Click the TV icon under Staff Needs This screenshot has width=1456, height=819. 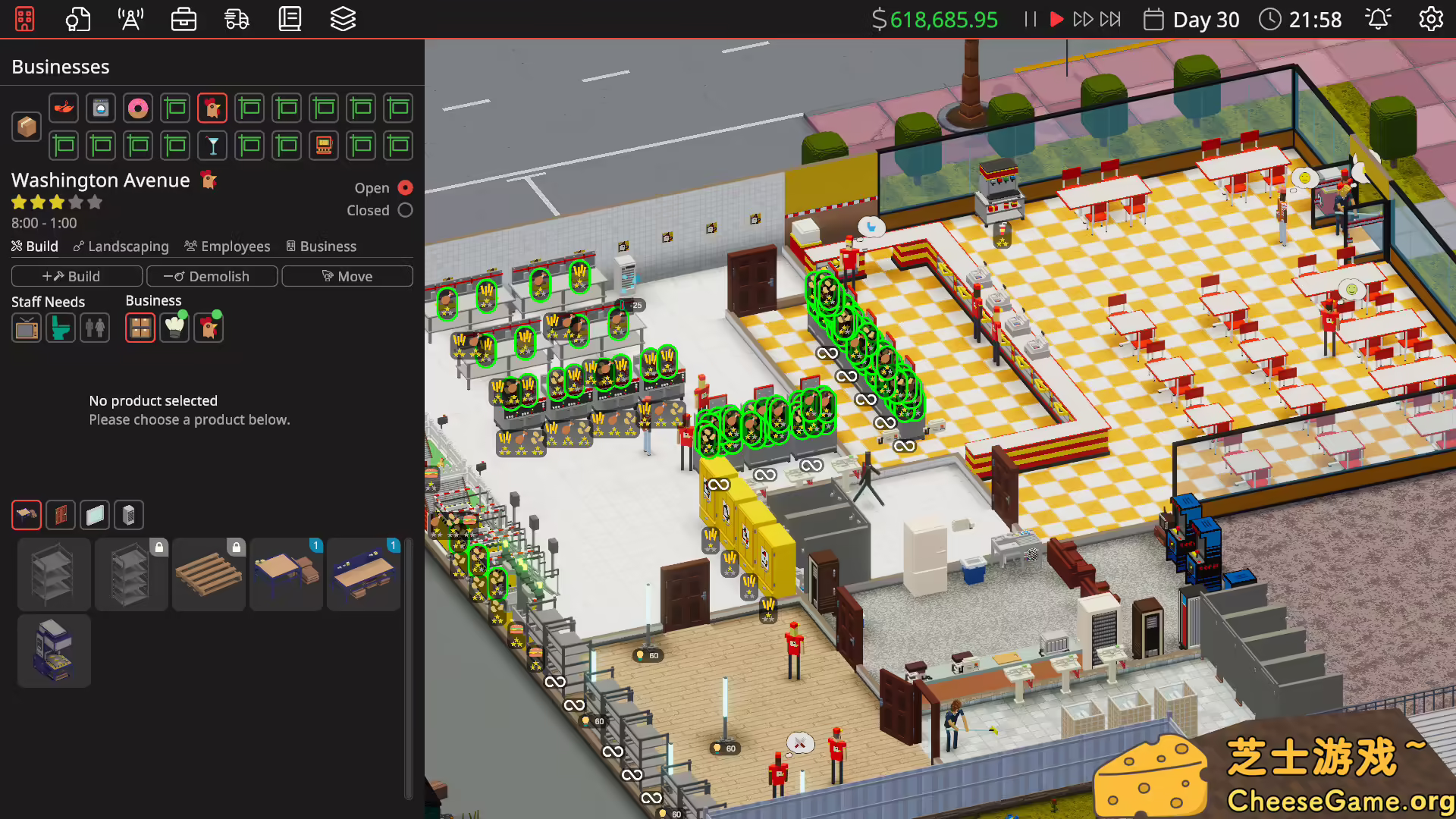click(x=27, y=328)
